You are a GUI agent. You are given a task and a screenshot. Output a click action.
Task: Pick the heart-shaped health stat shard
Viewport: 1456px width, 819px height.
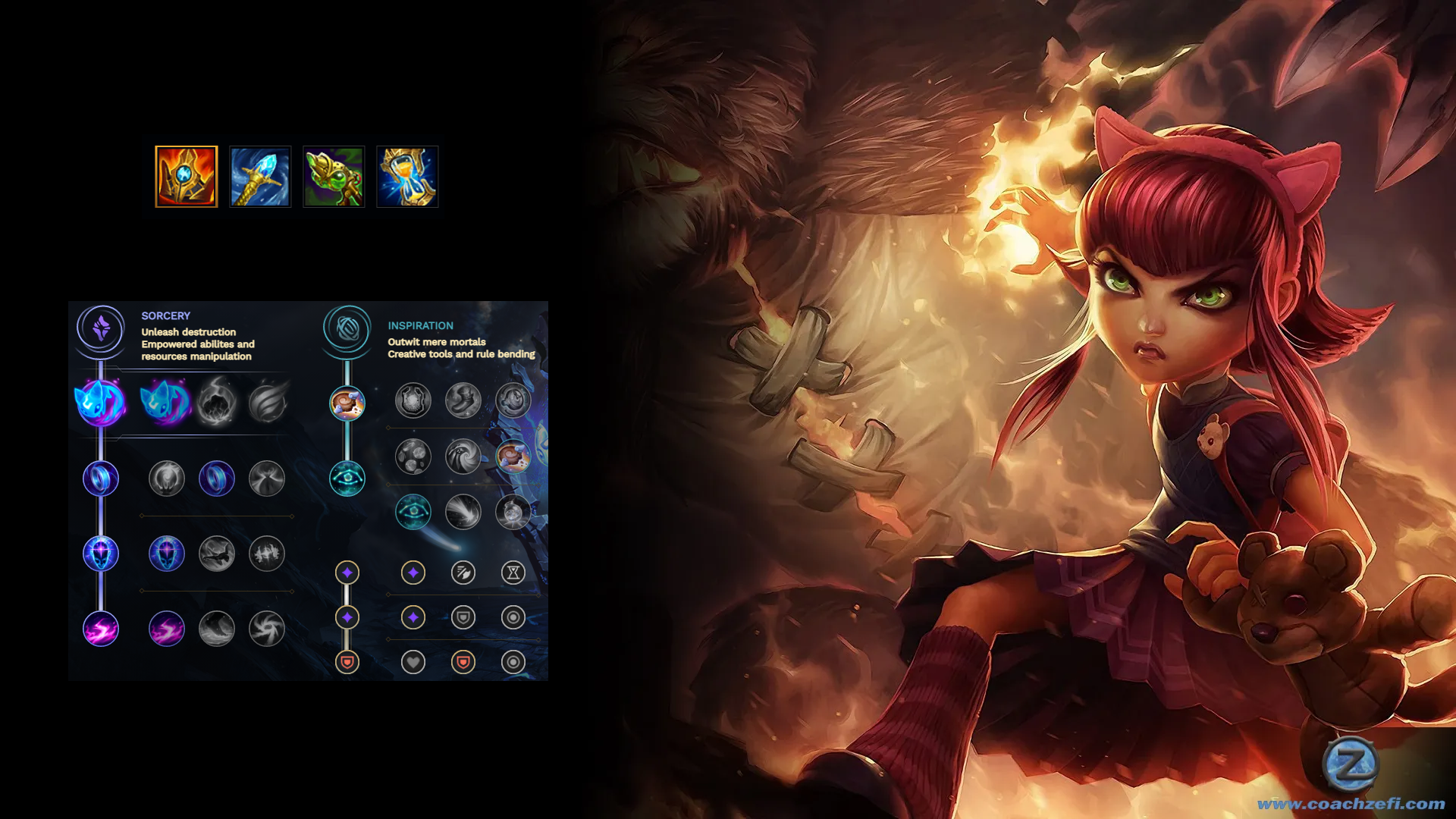tap(413, 662)
